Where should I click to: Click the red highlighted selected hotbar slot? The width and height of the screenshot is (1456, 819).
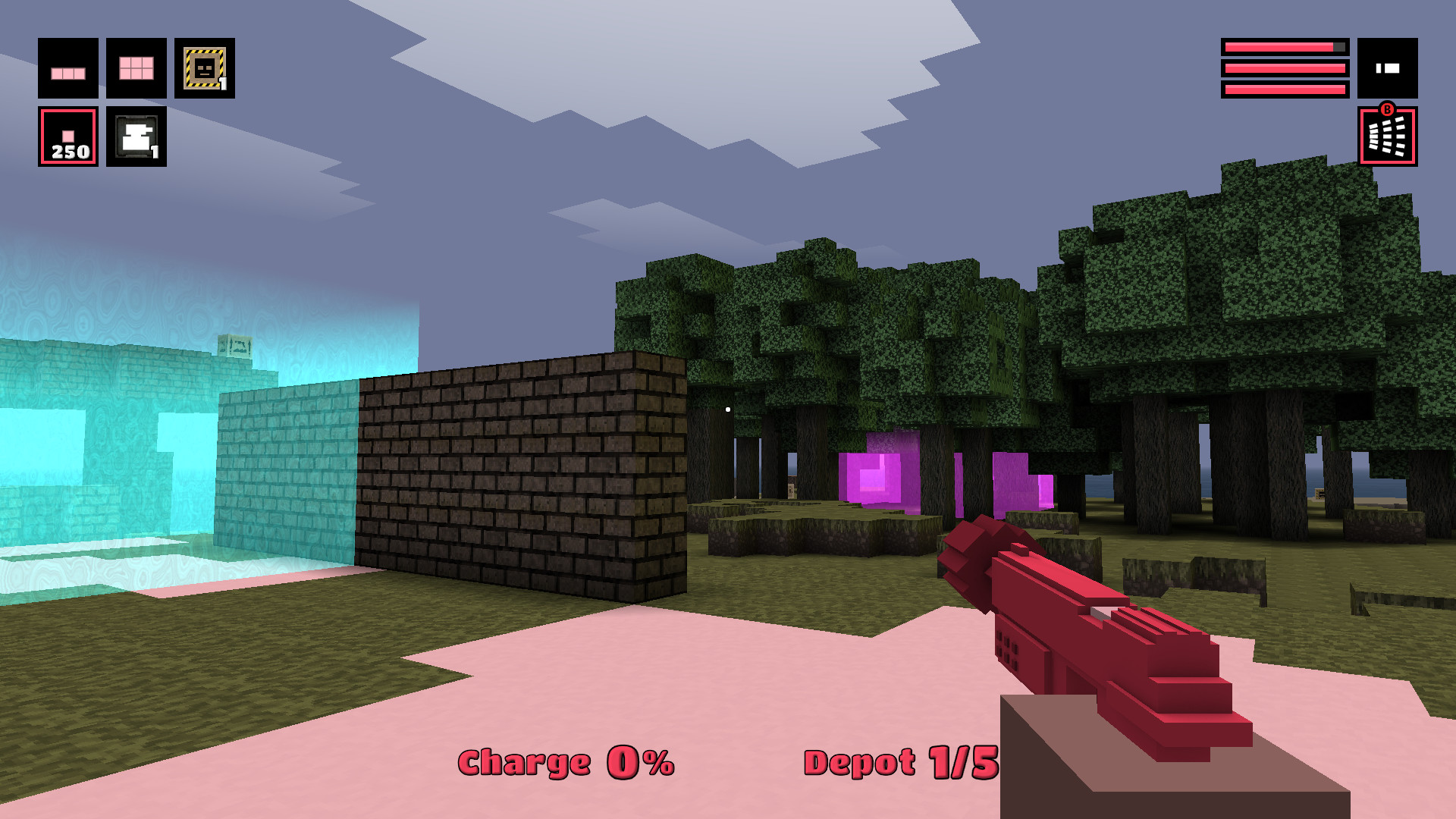click(x=67, y=135)
